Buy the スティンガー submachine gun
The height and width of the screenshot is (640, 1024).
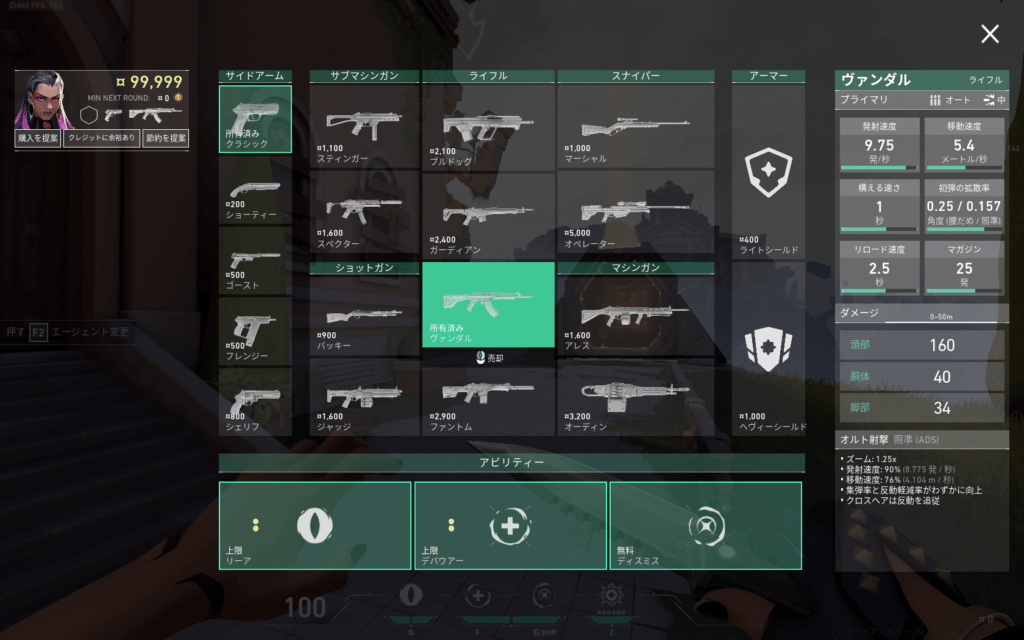[x=364, y=126]
